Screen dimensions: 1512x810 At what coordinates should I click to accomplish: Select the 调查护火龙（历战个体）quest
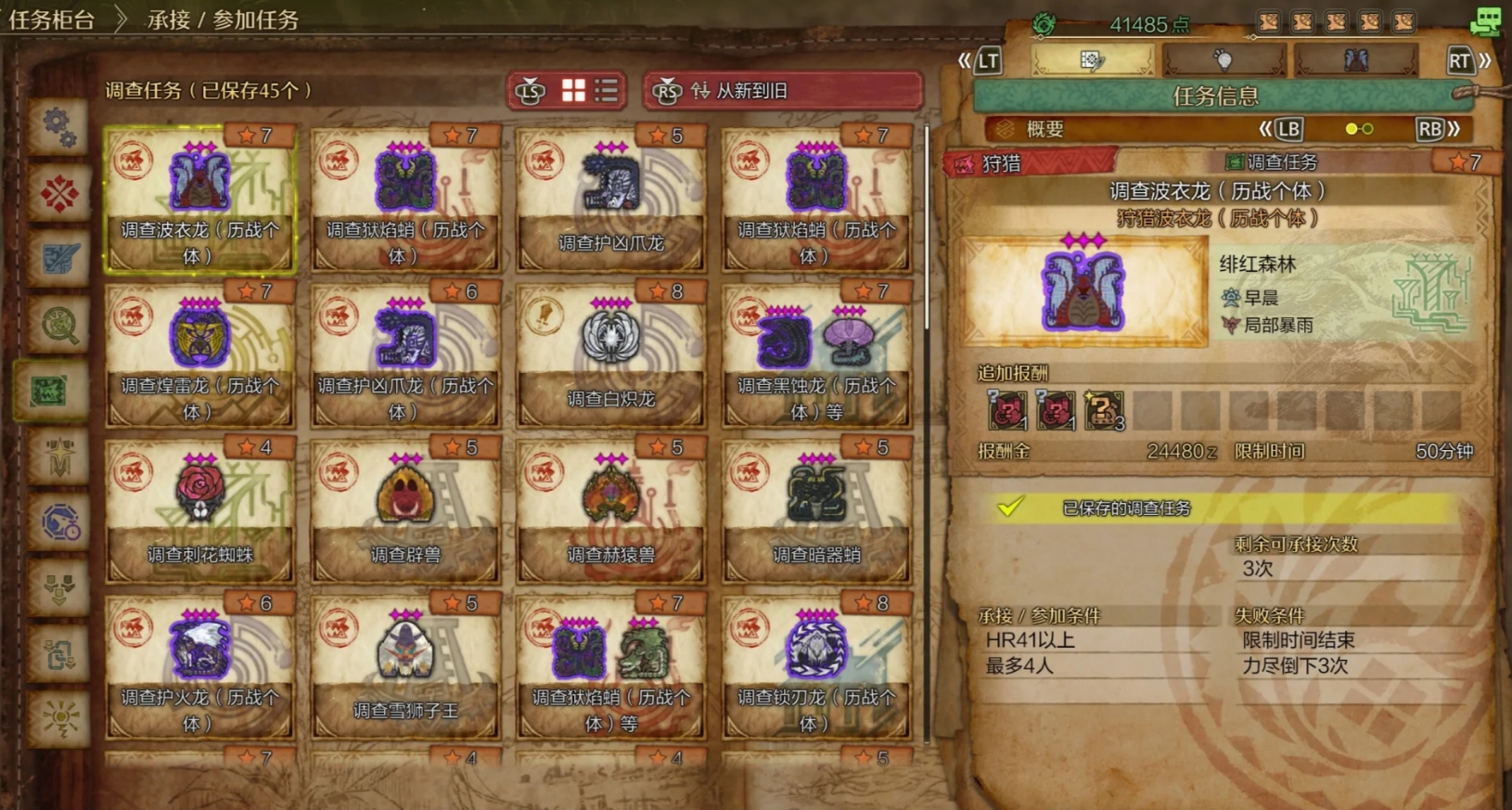199,667
